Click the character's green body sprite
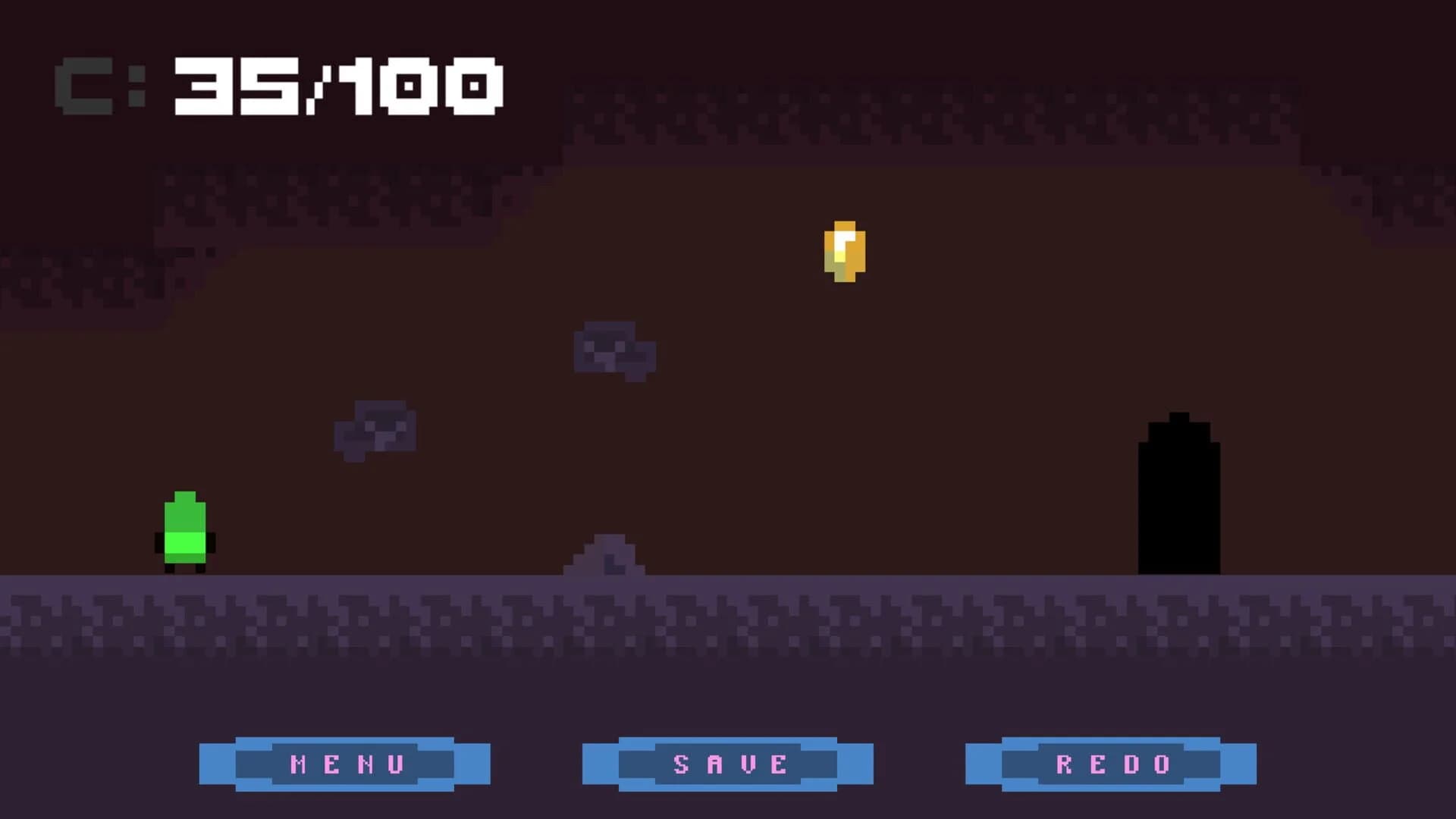Image resolution: width=1456 pixels, height=819 pixels. pos(184,523)
